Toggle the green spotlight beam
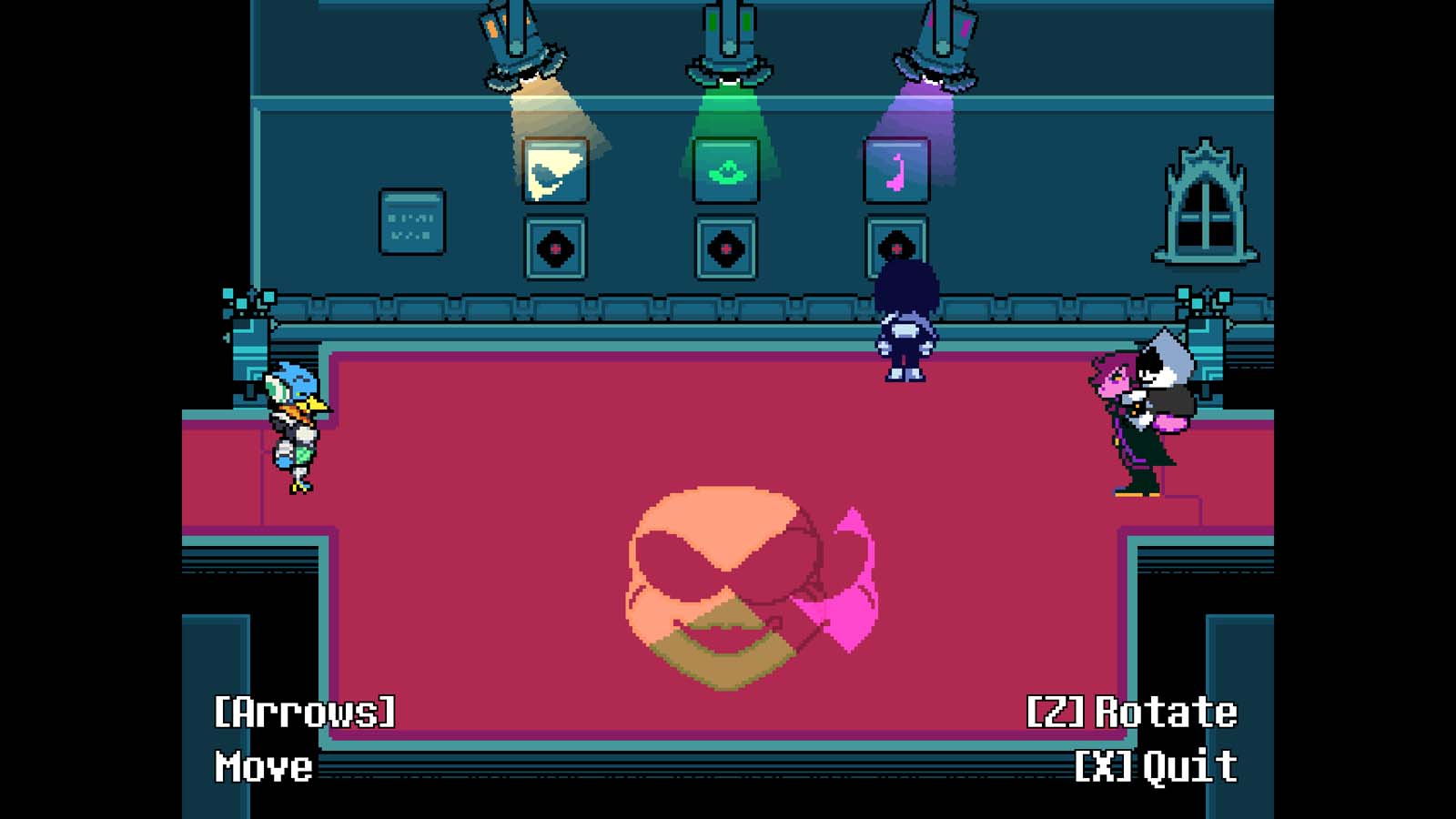1456x819 pixels. [x=728, y=109]
